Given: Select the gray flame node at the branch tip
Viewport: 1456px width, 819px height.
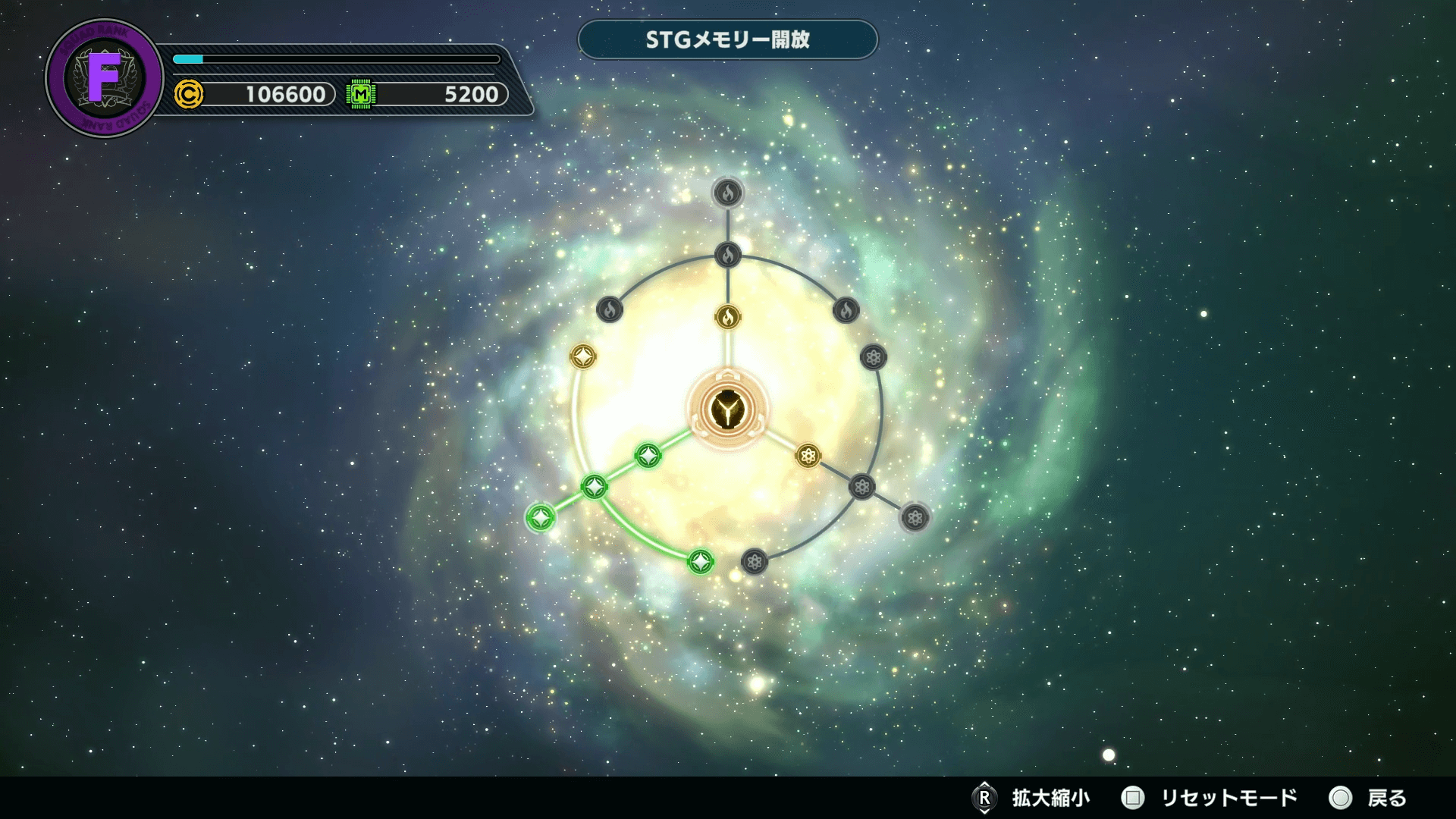Looking at the screenshot, I should [728, 193].
